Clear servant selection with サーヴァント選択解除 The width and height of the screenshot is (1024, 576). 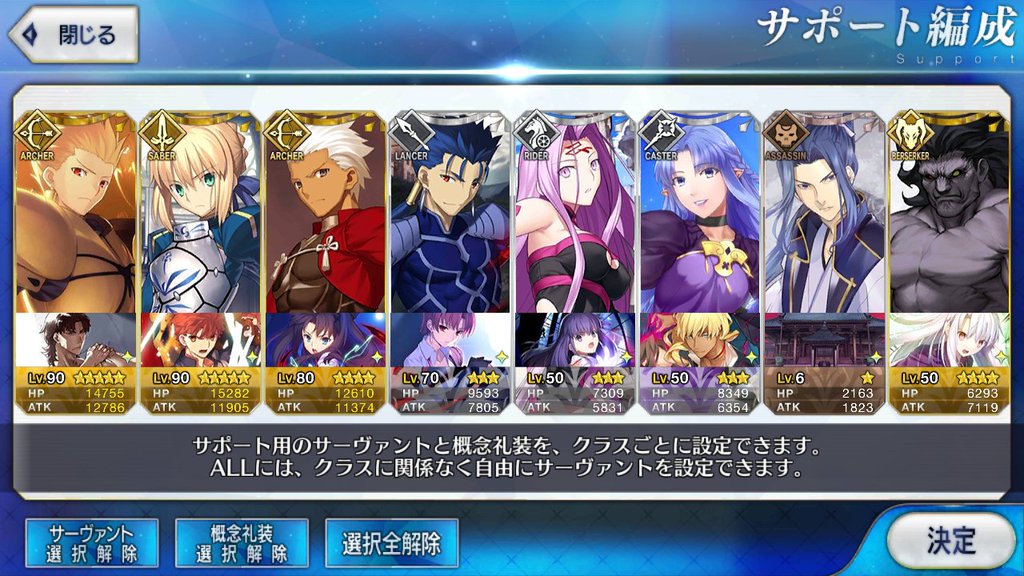90,543
